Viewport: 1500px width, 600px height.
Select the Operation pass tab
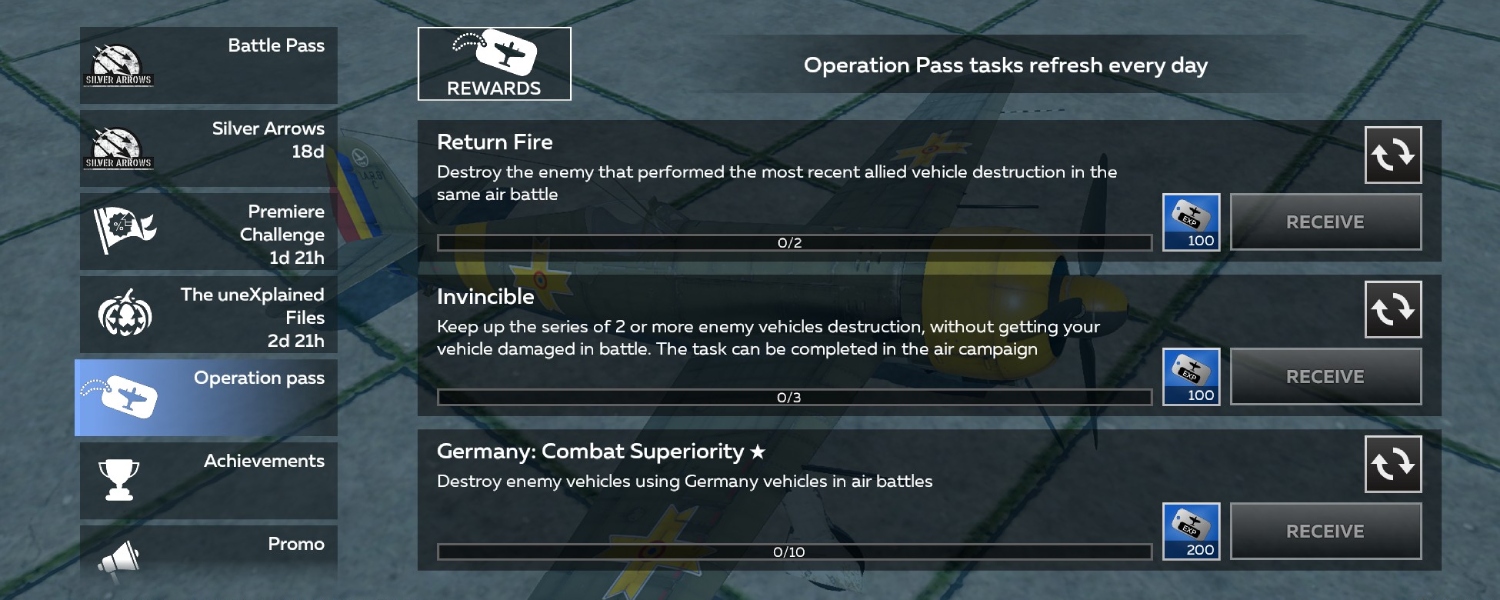click(208, 397)
